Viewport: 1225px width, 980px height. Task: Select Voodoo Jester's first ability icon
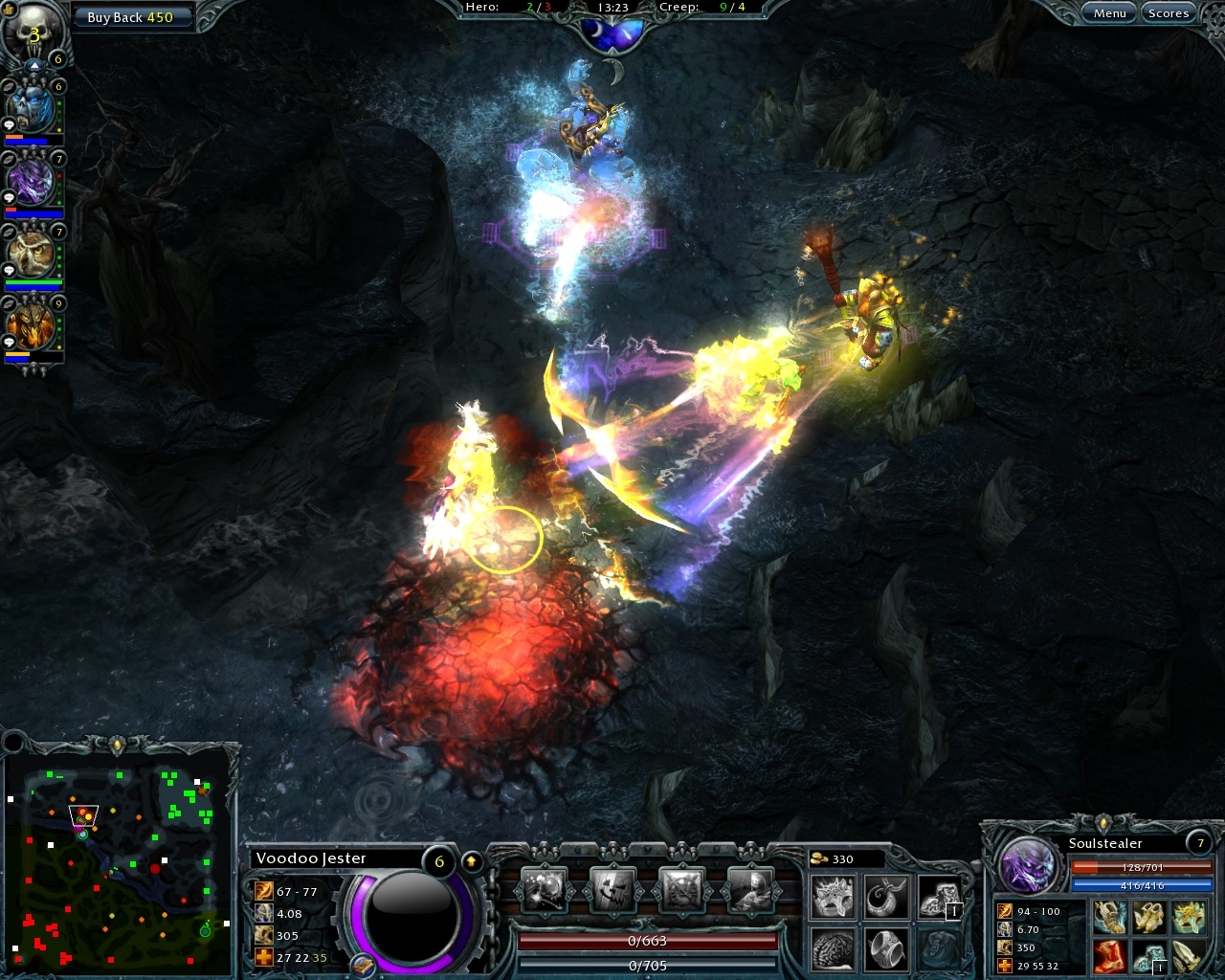pyautogui.click(x=543, y=887)
